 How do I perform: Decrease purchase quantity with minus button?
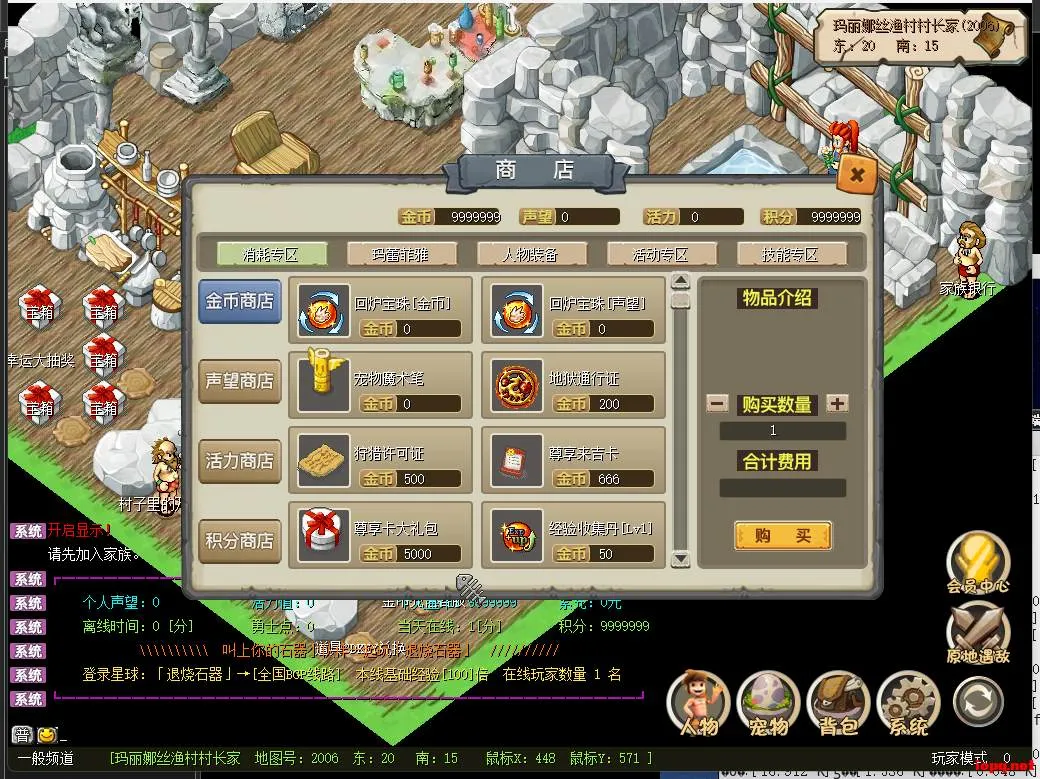717,404
